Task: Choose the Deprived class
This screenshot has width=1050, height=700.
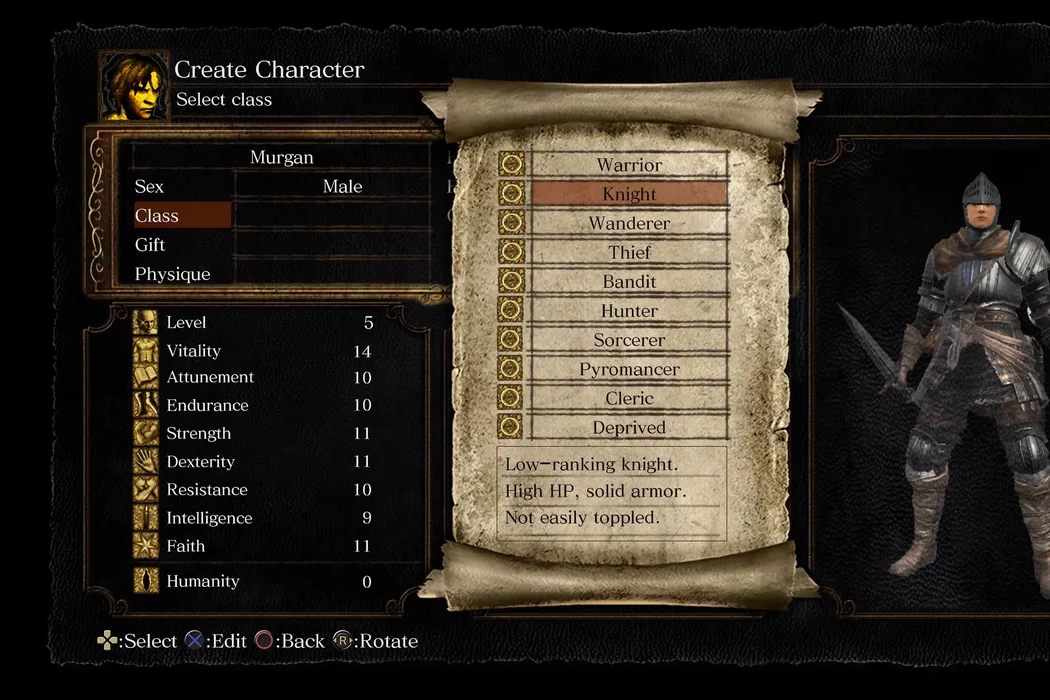Action: pyautogui.click(x=629, y=427)
